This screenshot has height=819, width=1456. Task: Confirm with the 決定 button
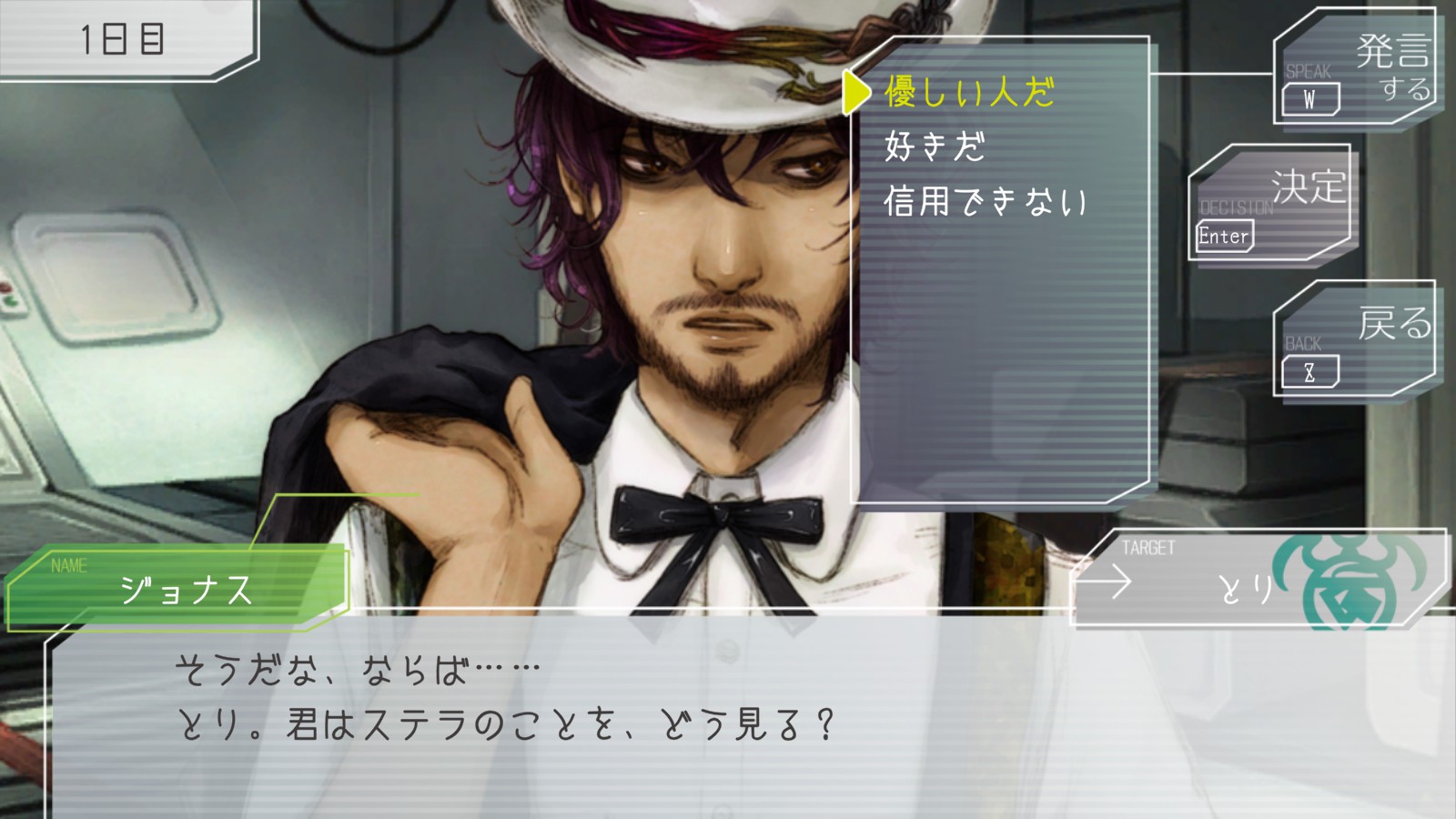pyautogui.click(x=1269, y=203)
